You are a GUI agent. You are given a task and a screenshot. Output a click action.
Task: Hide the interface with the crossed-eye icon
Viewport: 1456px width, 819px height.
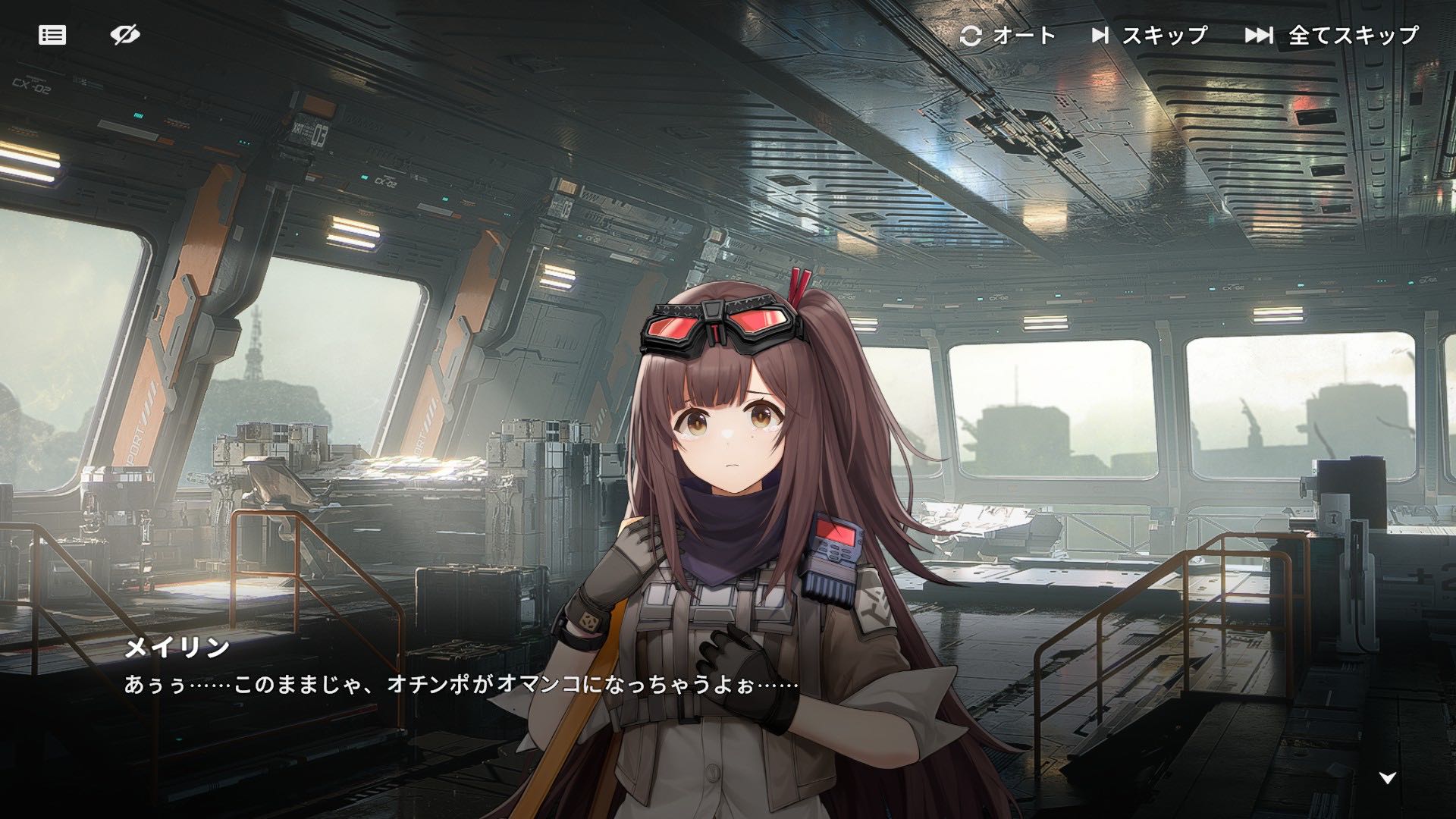tap(125, 35)
